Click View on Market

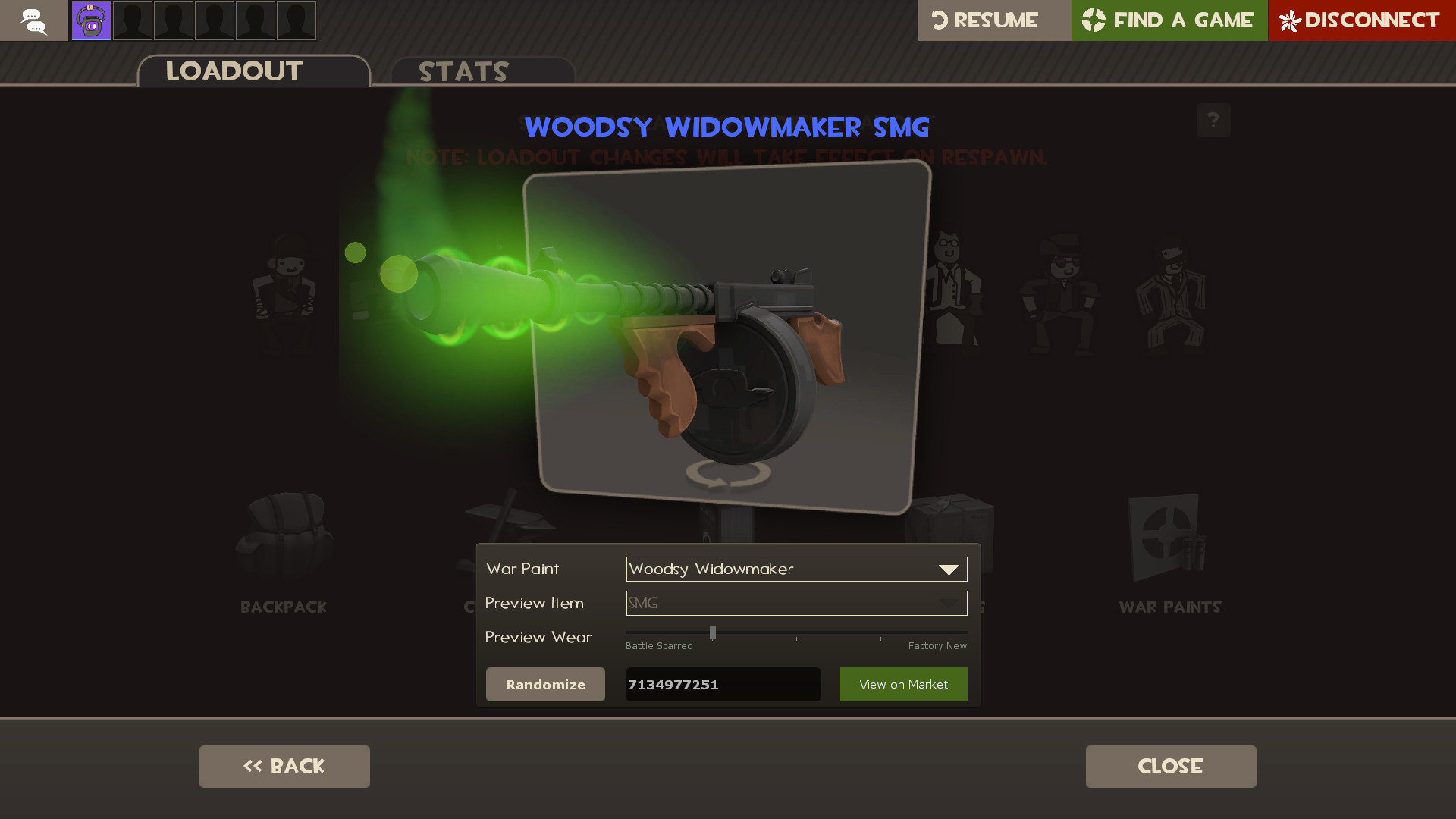pyautogui.click(x=903, y=684)
